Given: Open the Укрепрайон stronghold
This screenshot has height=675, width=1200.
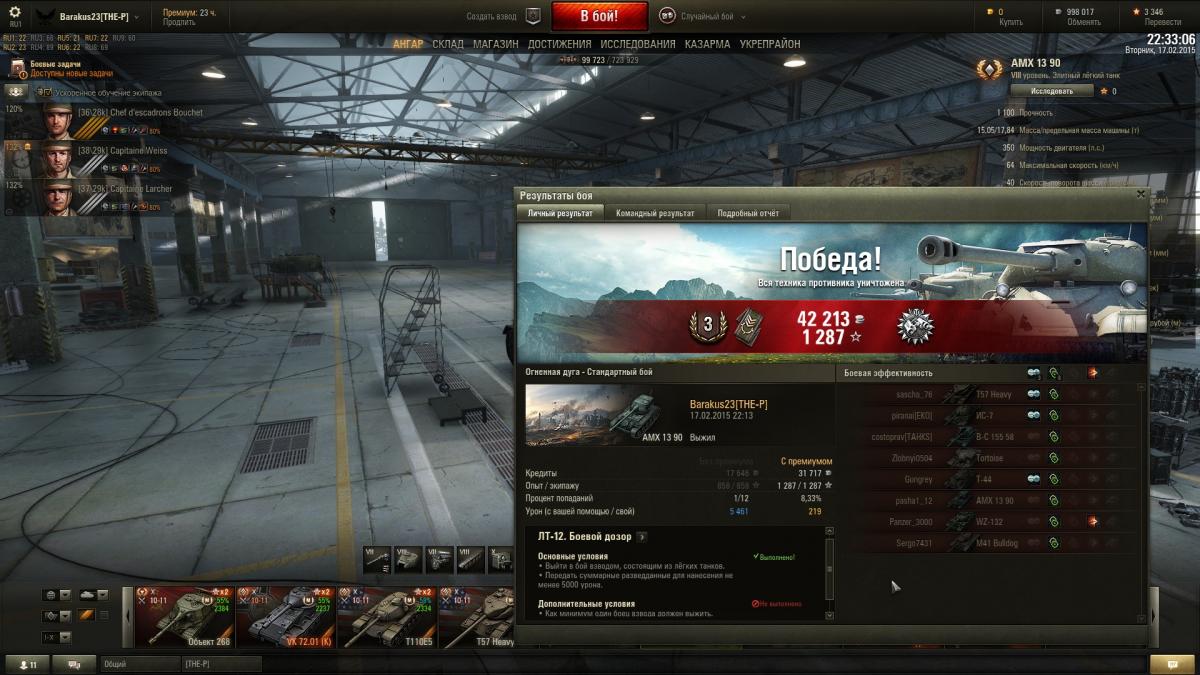Looking at the screenshot, I should click(x=769, y=44).
